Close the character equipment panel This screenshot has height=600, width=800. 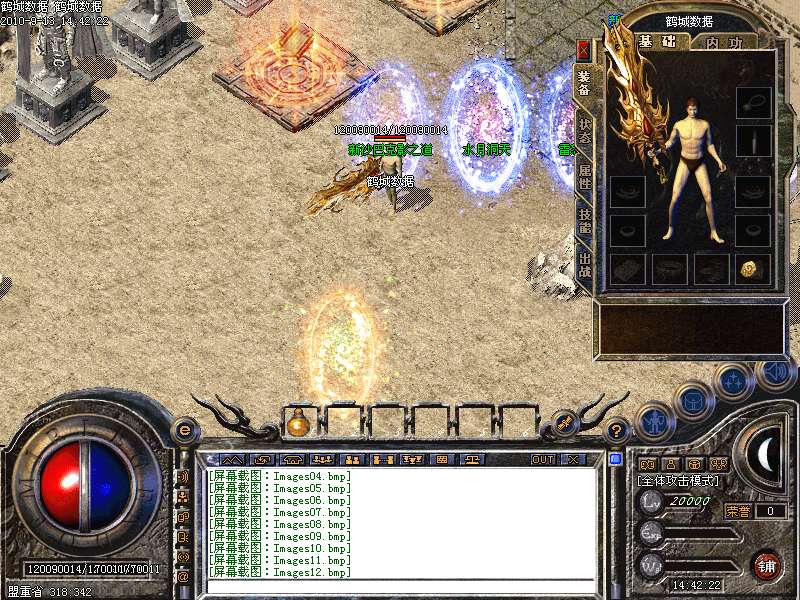coord(584,48)
